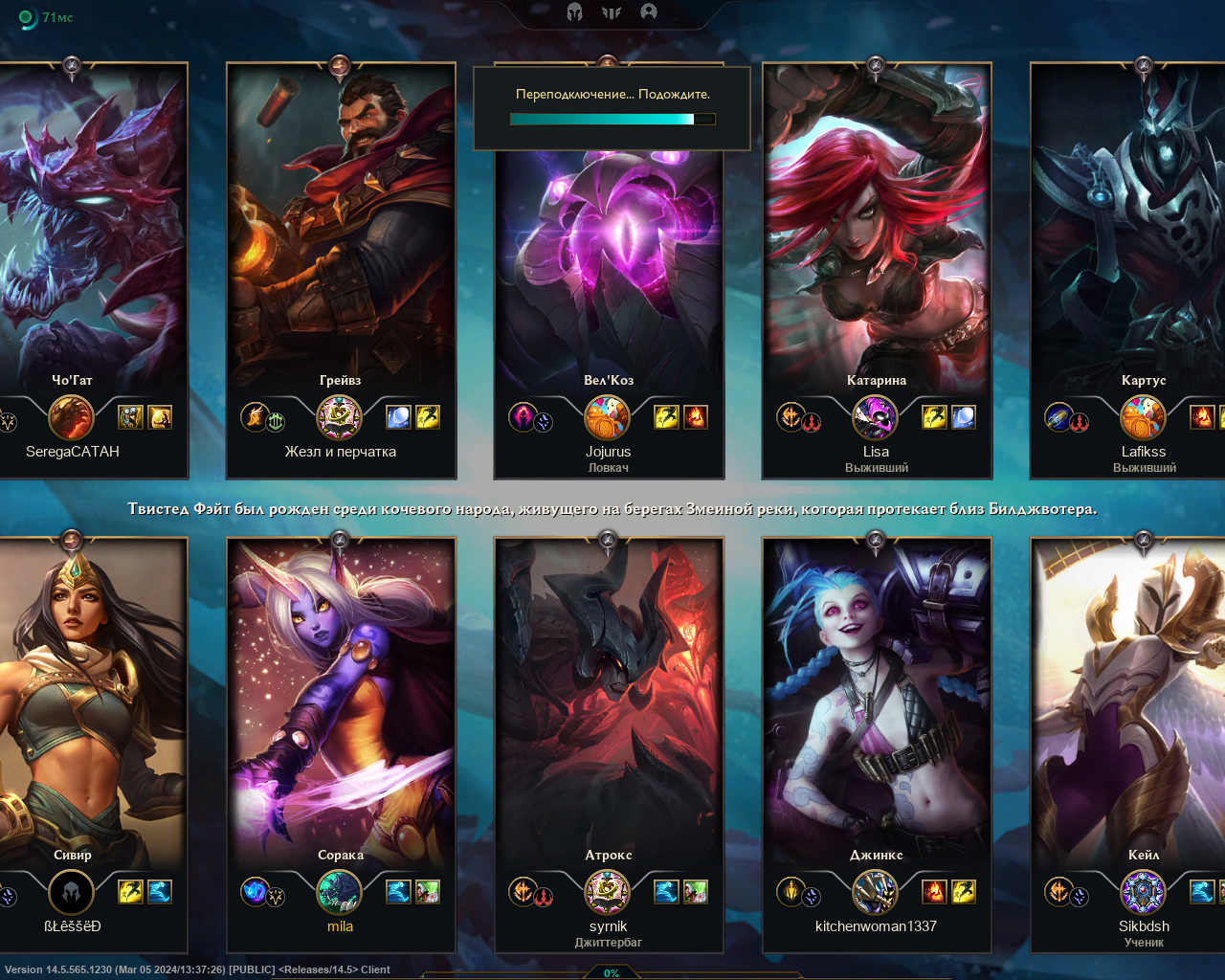Viewport: 1225px width, 980px height.
Task: Click the ping indicator showing 71 ms
Action: click(x=46, y=17)
